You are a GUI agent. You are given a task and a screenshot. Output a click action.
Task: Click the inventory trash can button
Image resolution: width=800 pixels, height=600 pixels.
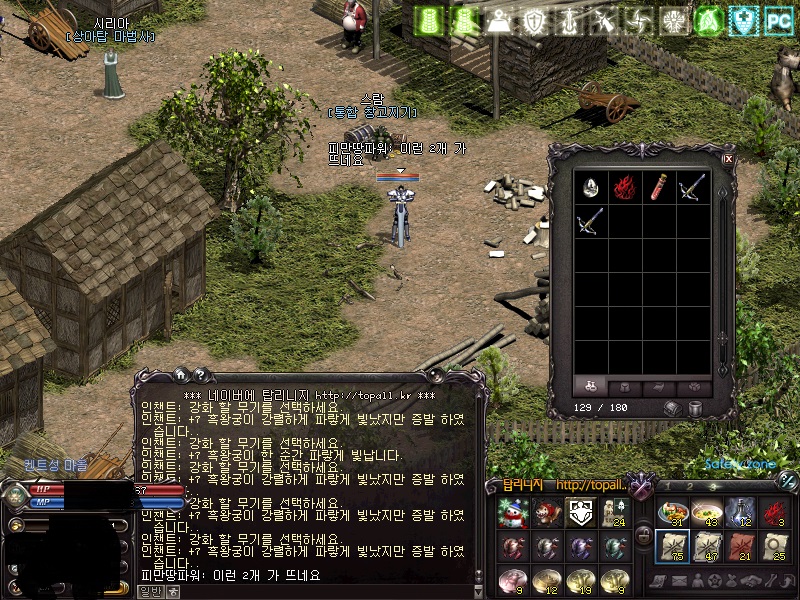pos(696,408)
